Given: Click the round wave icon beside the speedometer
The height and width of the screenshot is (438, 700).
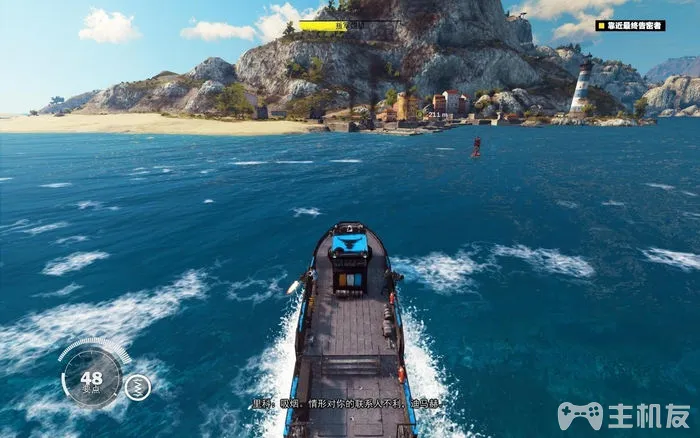Looking at the screenshot, I should [x=138, y=386].
